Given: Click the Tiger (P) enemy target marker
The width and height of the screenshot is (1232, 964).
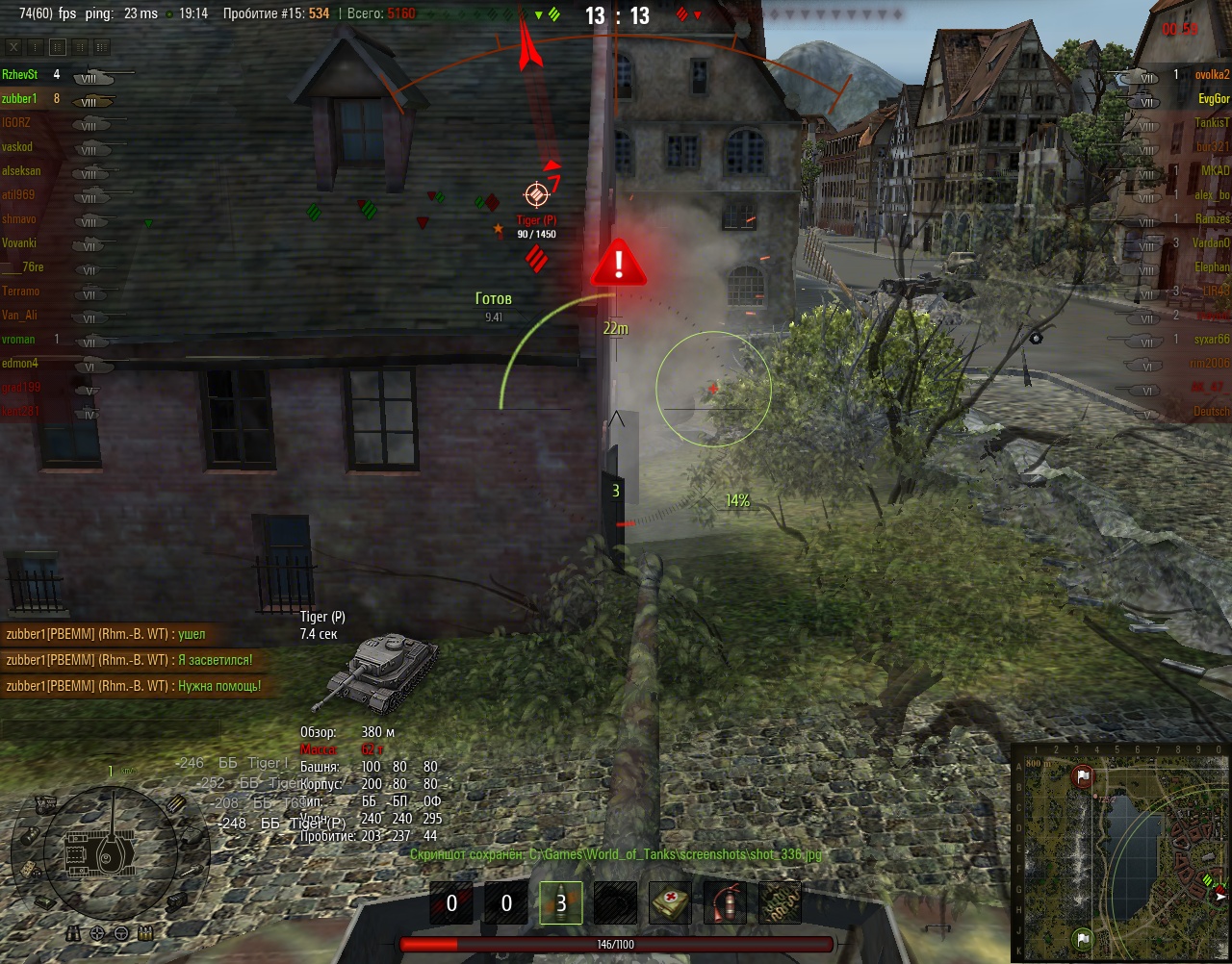Looking at the screenshot, I should (x=536, y=194).
